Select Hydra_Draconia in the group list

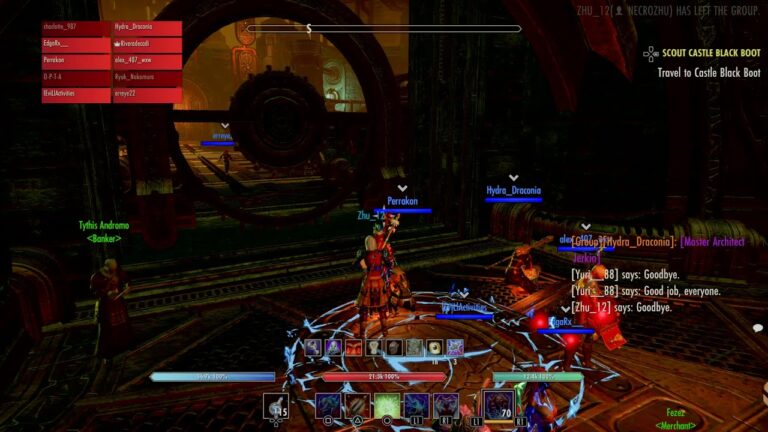coord(147,29)
